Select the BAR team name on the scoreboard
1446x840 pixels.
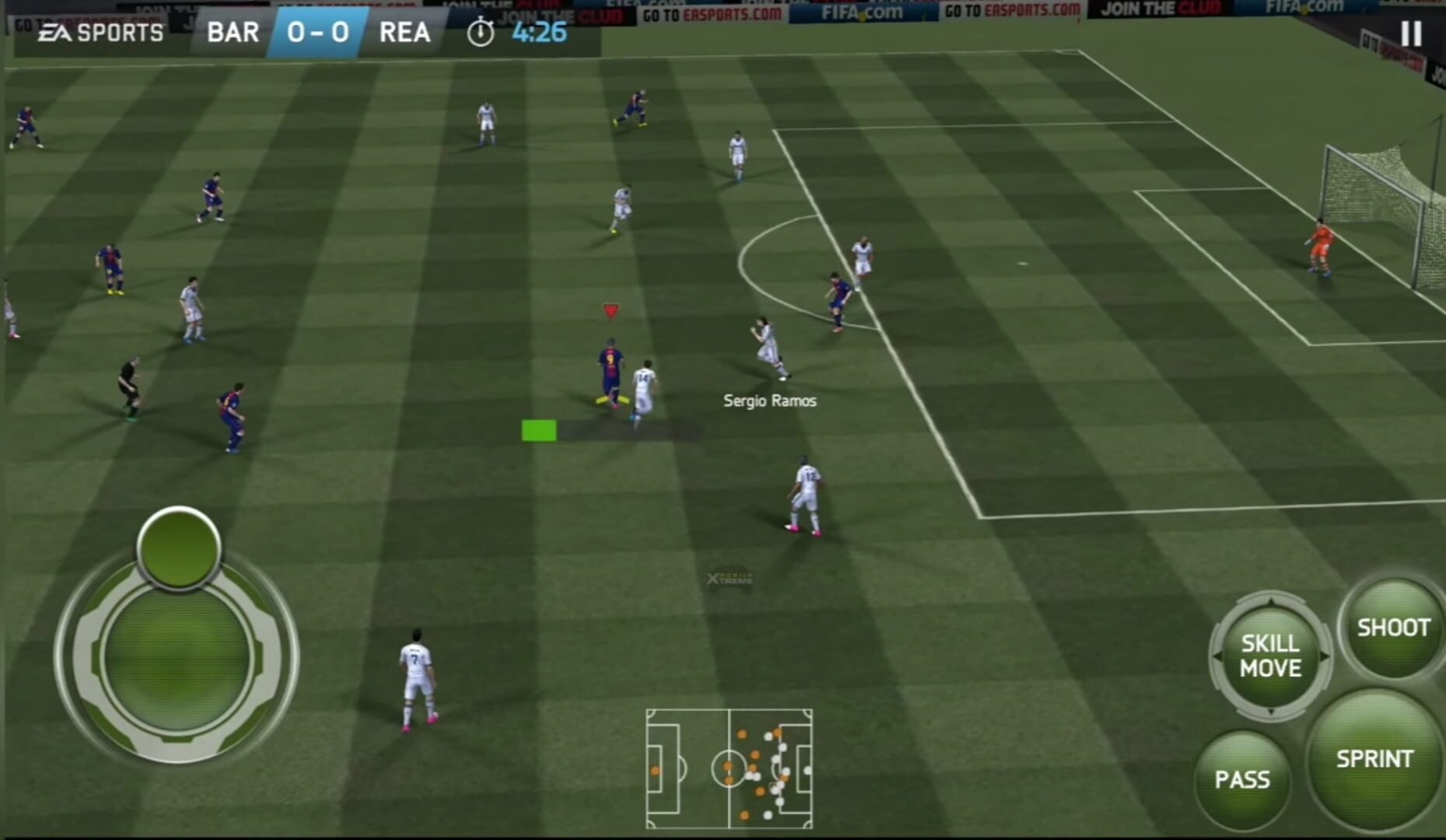pyautogui.click(x=232, y=33)
